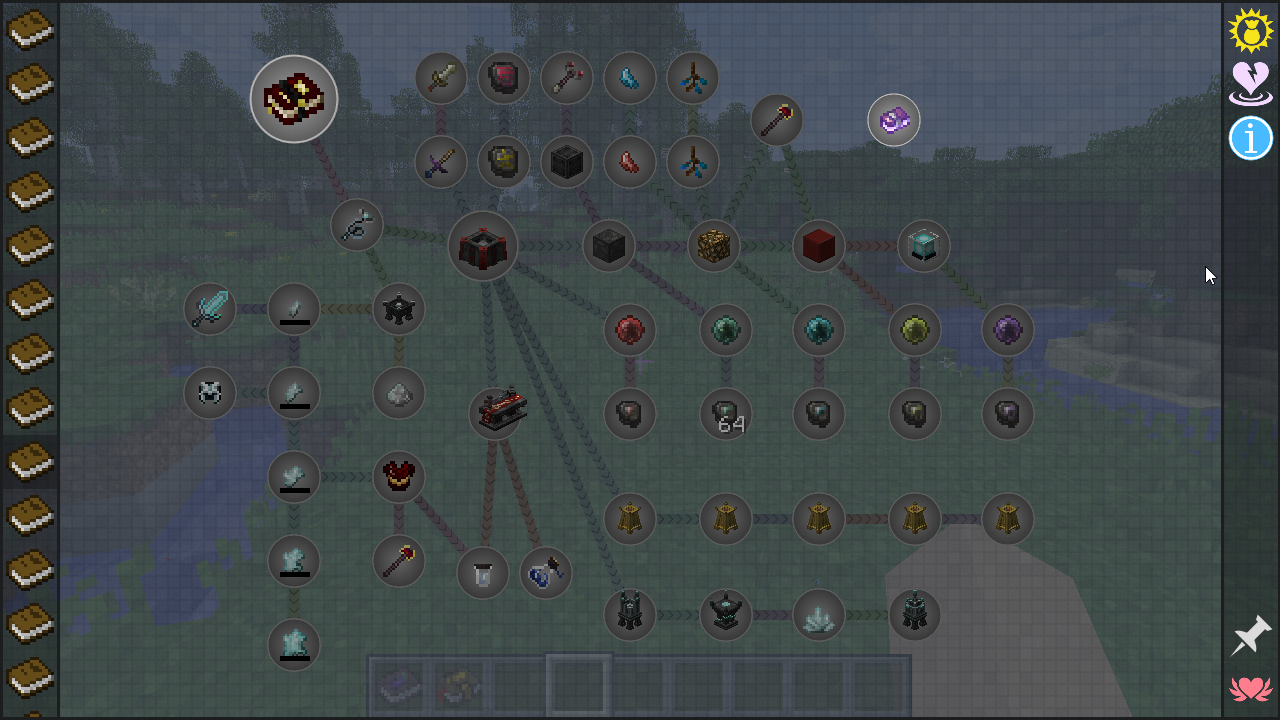Click the yellow sun face icon
This screenshot has width=1280, height=720.
point(1250,31)
